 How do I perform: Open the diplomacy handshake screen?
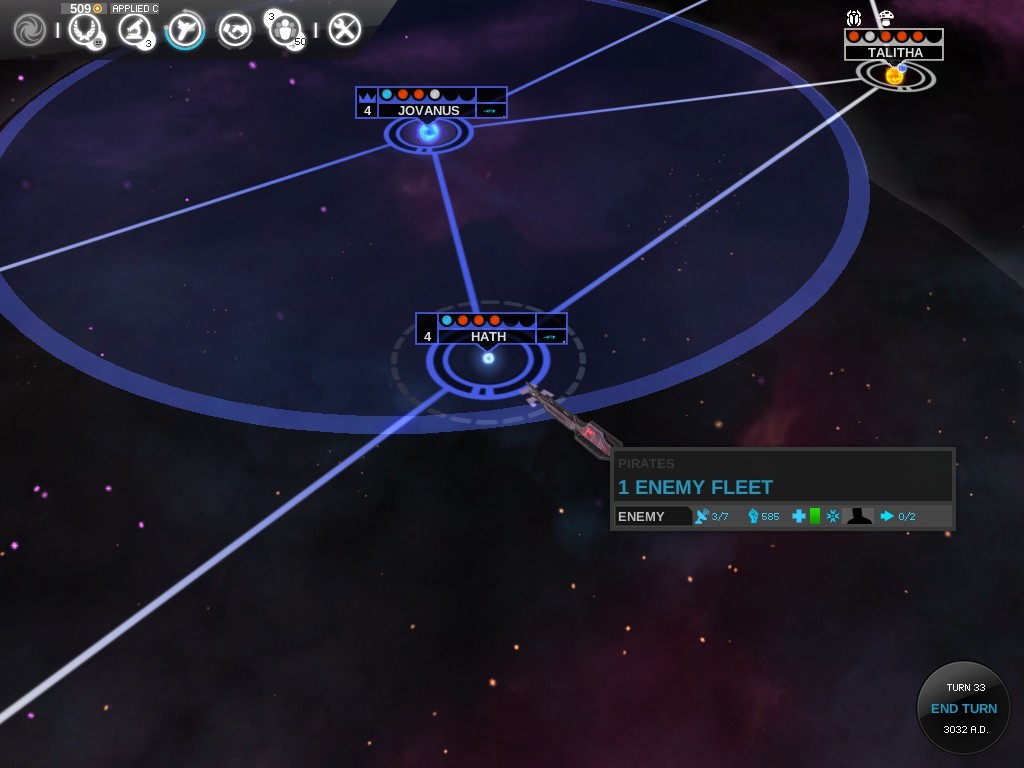[x=235, y=30]
